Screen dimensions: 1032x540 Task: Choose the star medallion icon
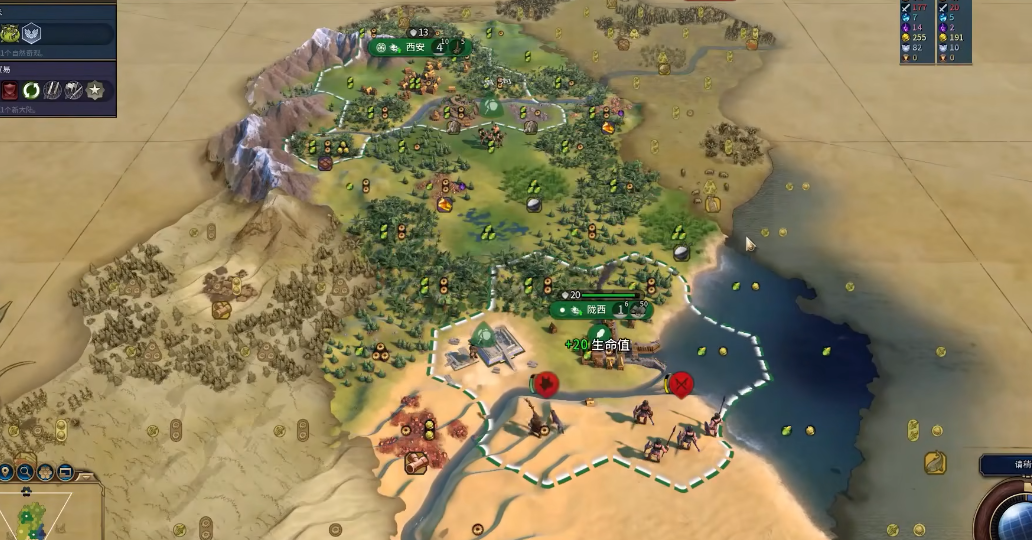[95, 91]
